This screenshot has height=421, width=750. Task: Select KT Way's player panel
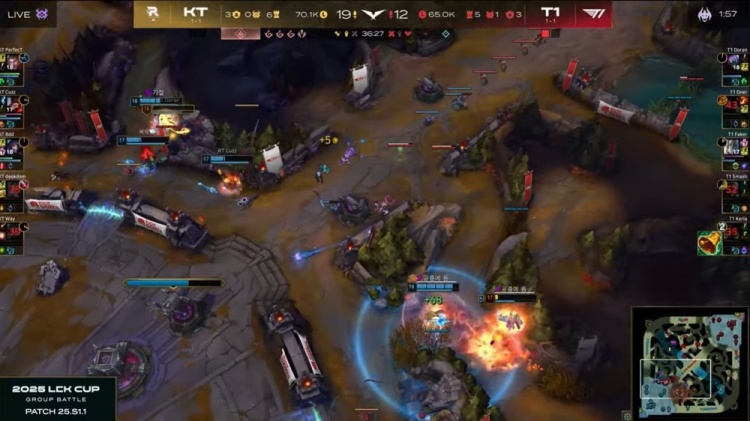tap(13, 230)
